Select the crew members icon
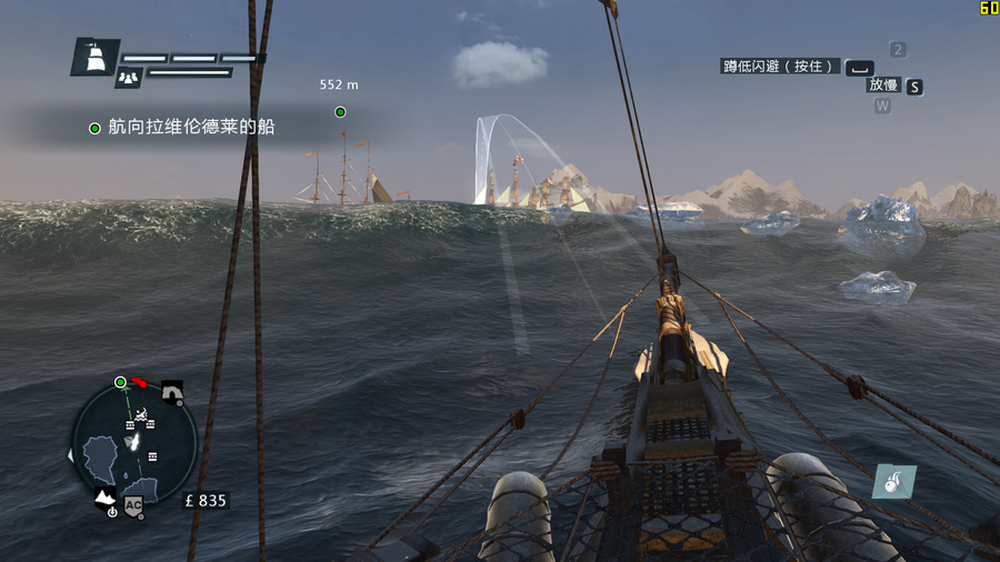 [127, 76]
